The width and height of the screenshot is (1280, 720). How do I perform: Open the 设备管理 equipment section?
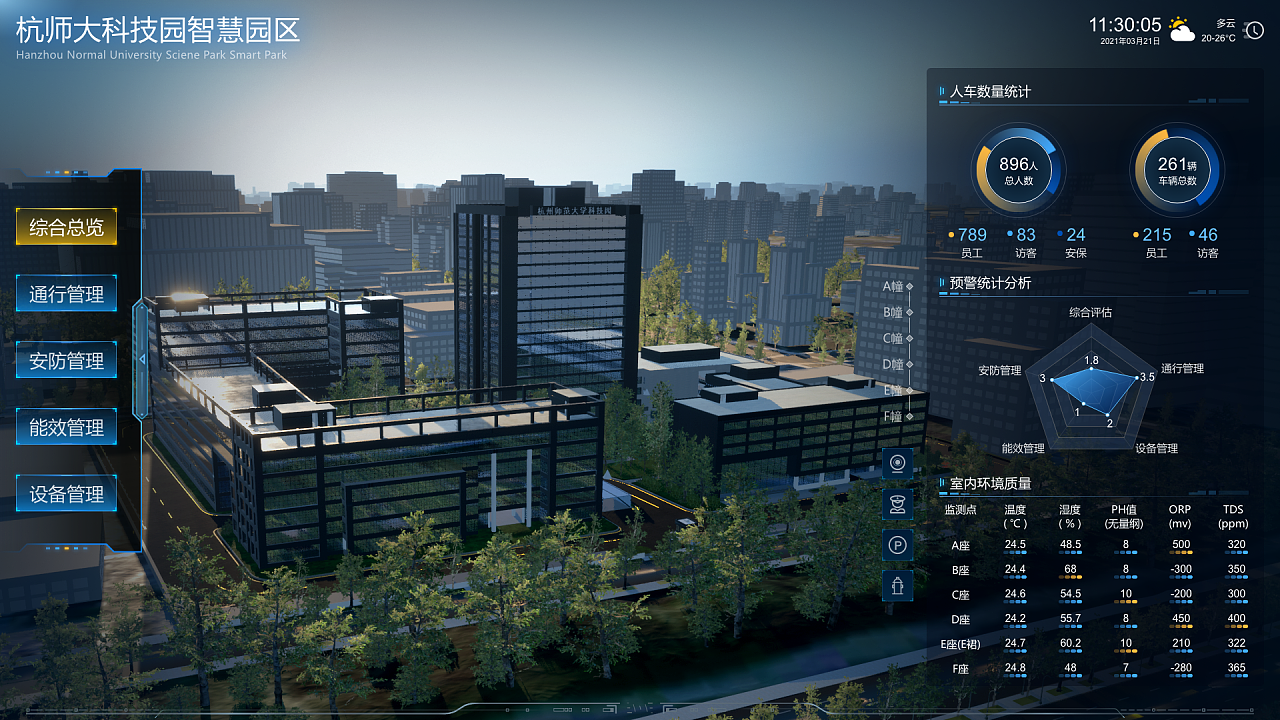pyautogui.click(x=66, y=494)
